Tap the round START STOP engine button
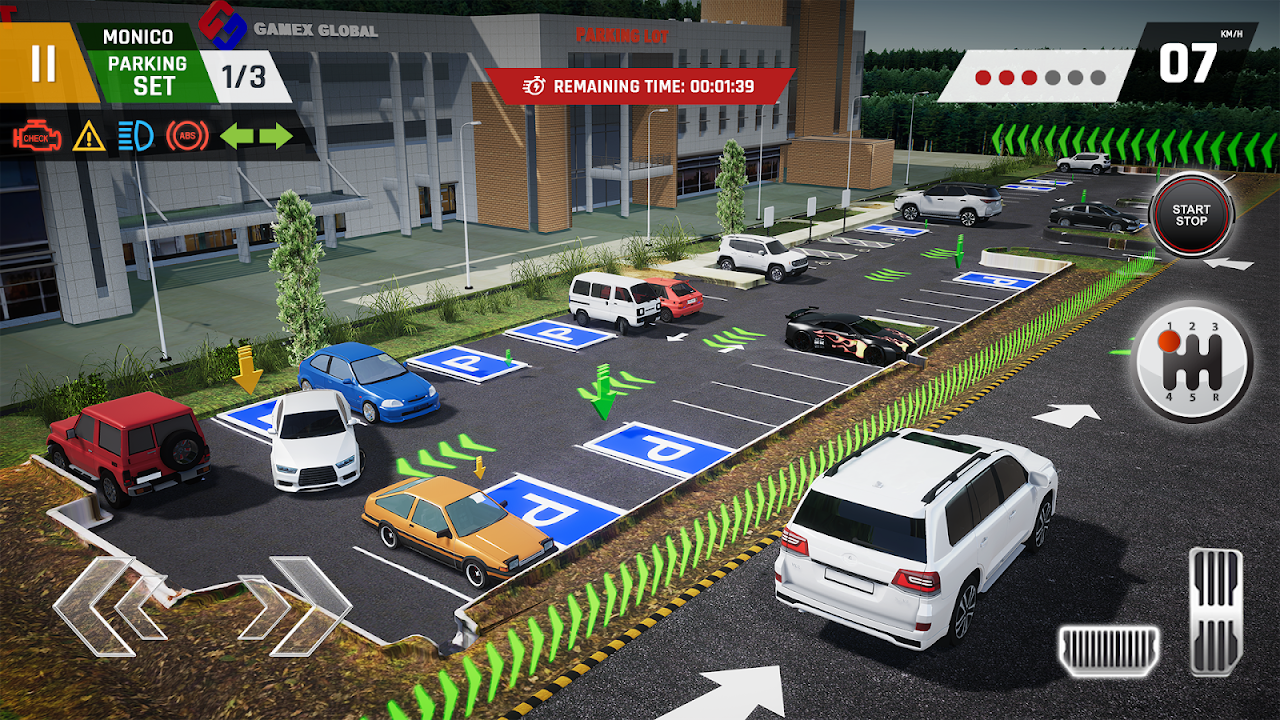 (x=1191, y=215)
